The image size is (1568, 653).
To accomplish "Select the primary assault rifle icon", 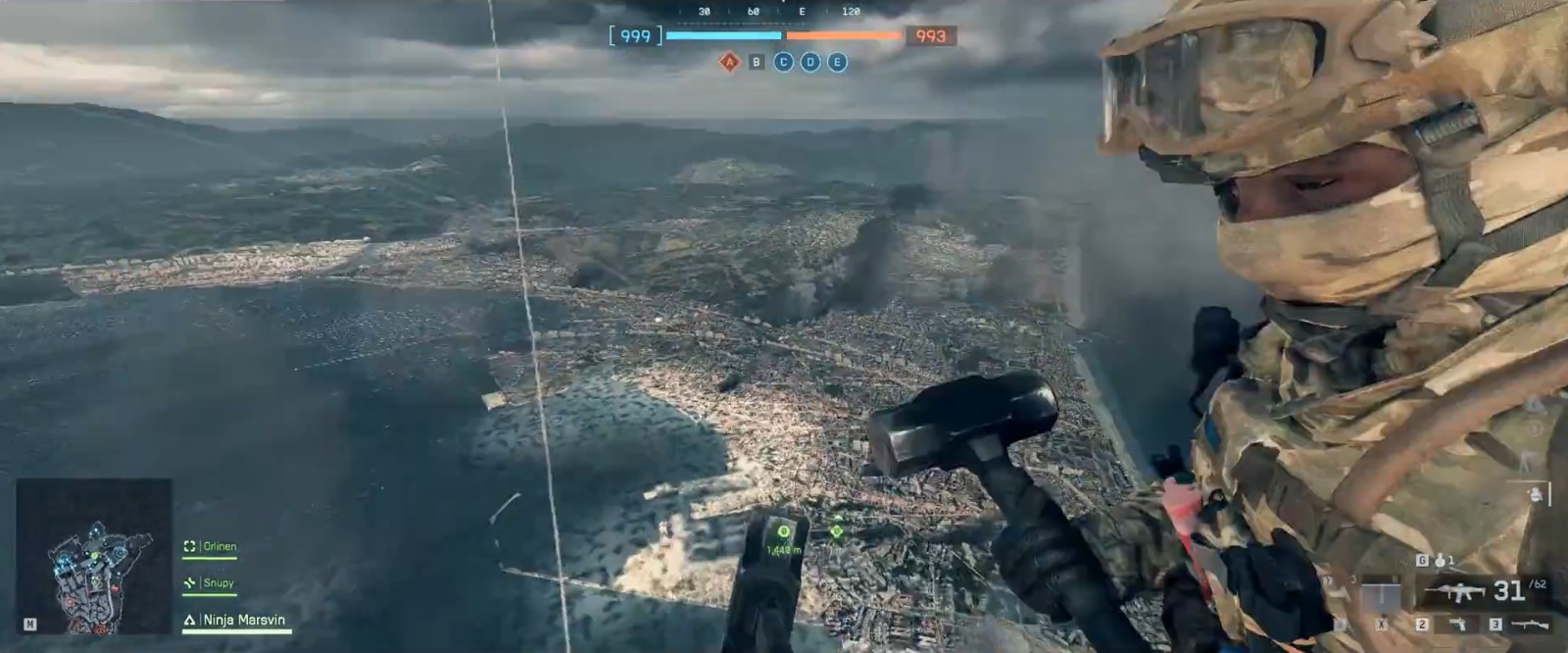I will (x=1455, y=591).
